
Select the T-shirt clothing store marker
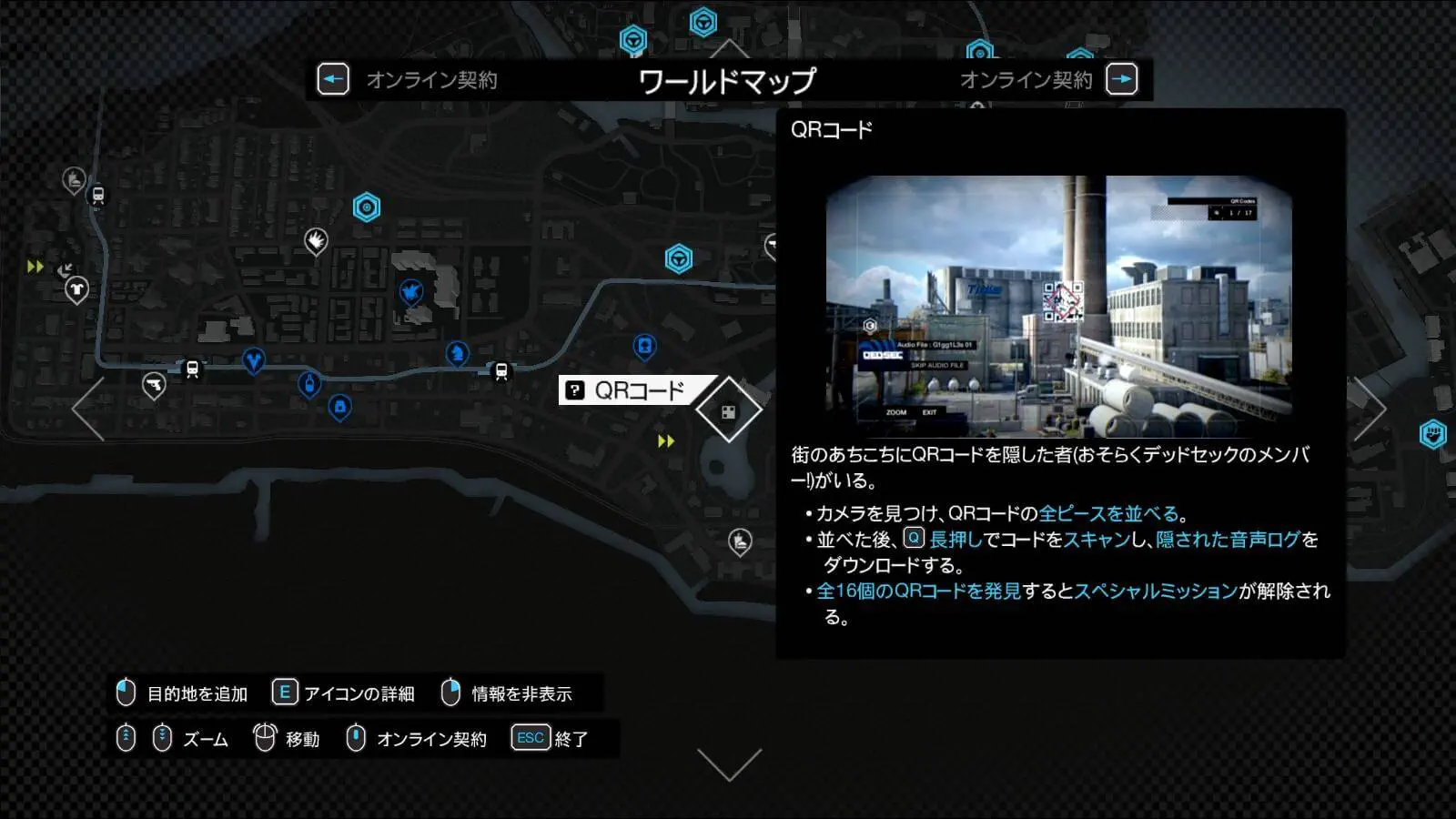point(76,289)
